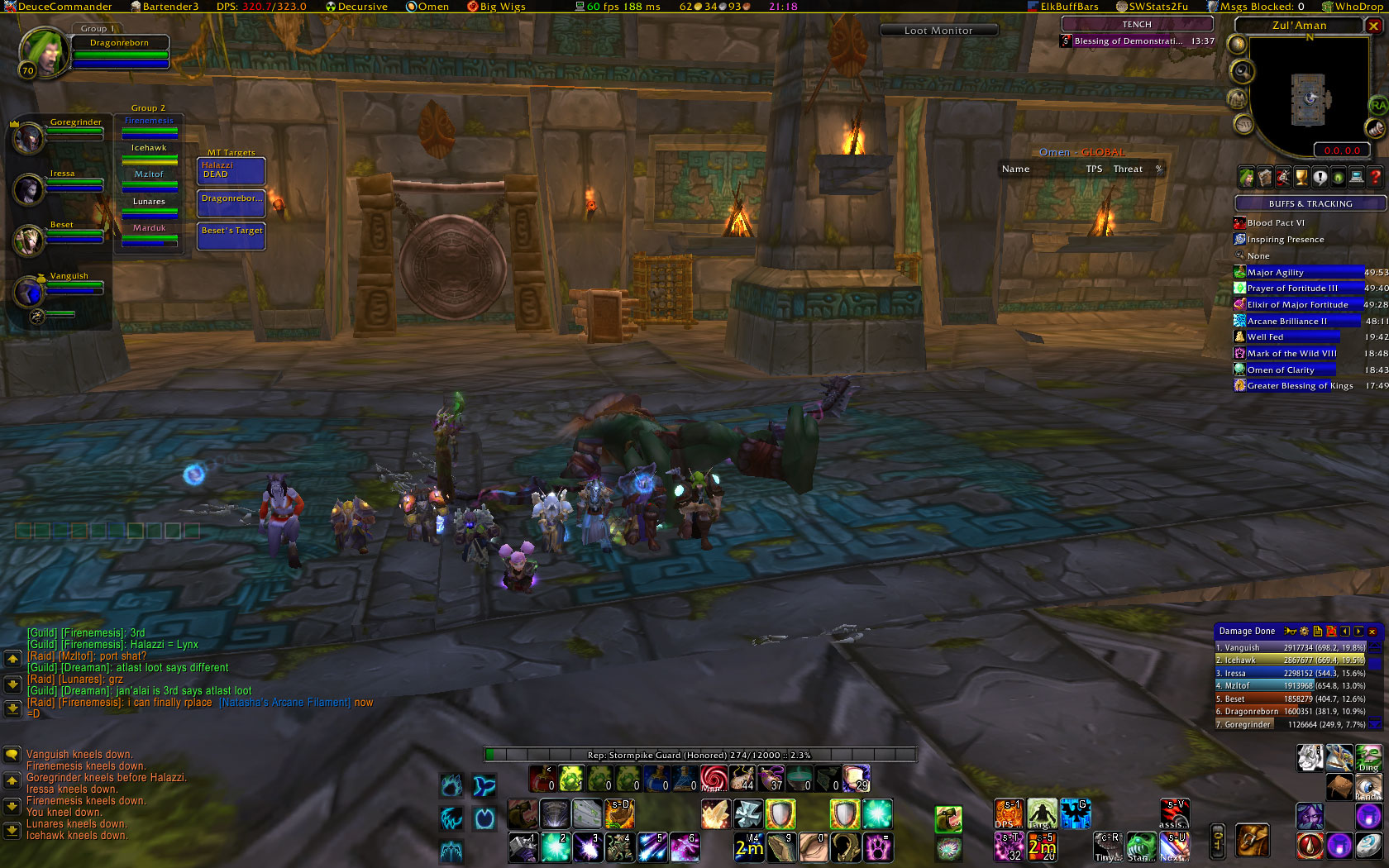
Task: Click the Dragonreborn player portrait
Action: point(45,51)
